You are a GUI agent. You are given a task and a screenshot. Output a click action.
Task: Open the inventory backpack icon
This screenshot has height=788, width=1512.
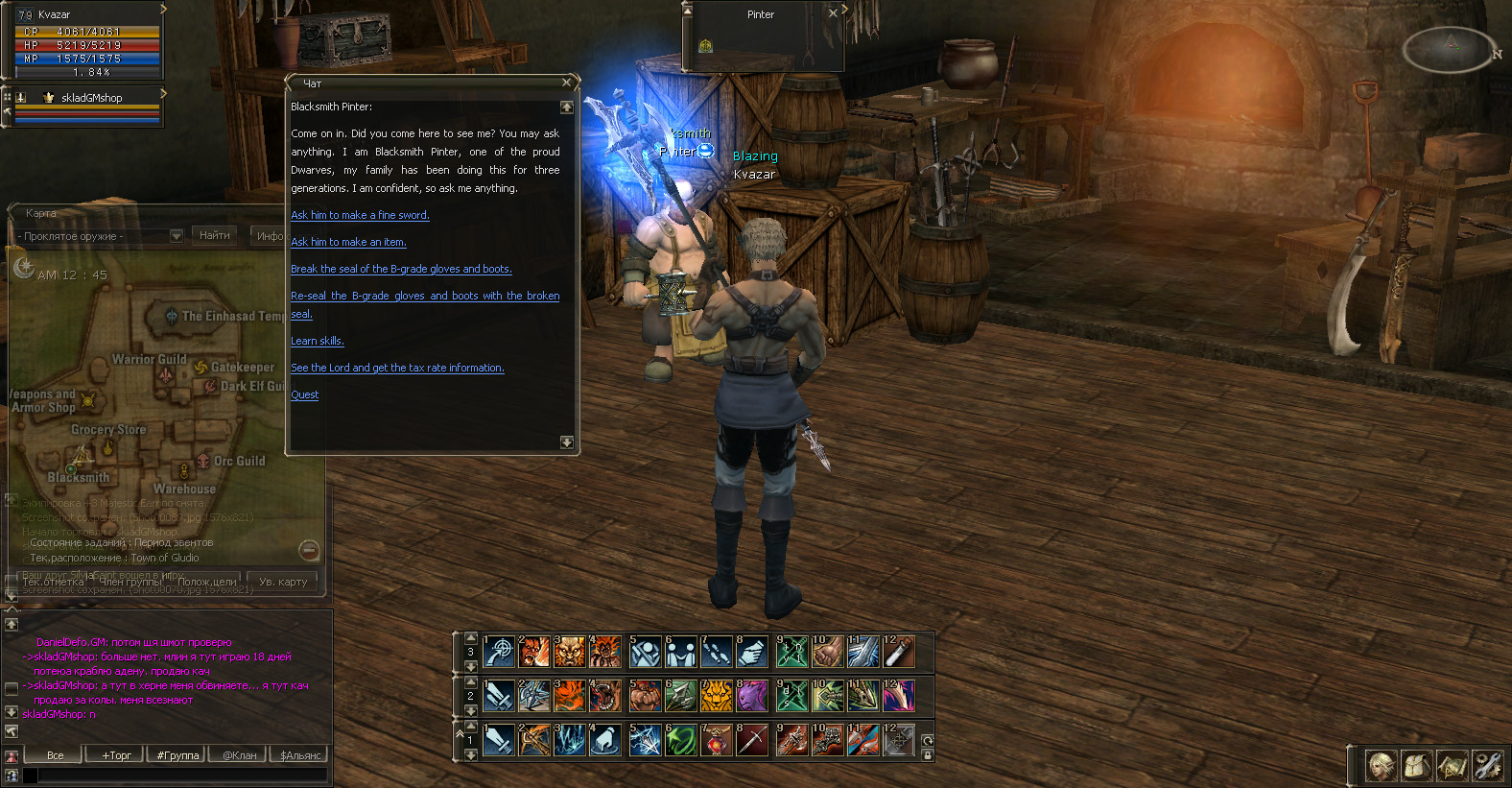[x=1416, y=765]
